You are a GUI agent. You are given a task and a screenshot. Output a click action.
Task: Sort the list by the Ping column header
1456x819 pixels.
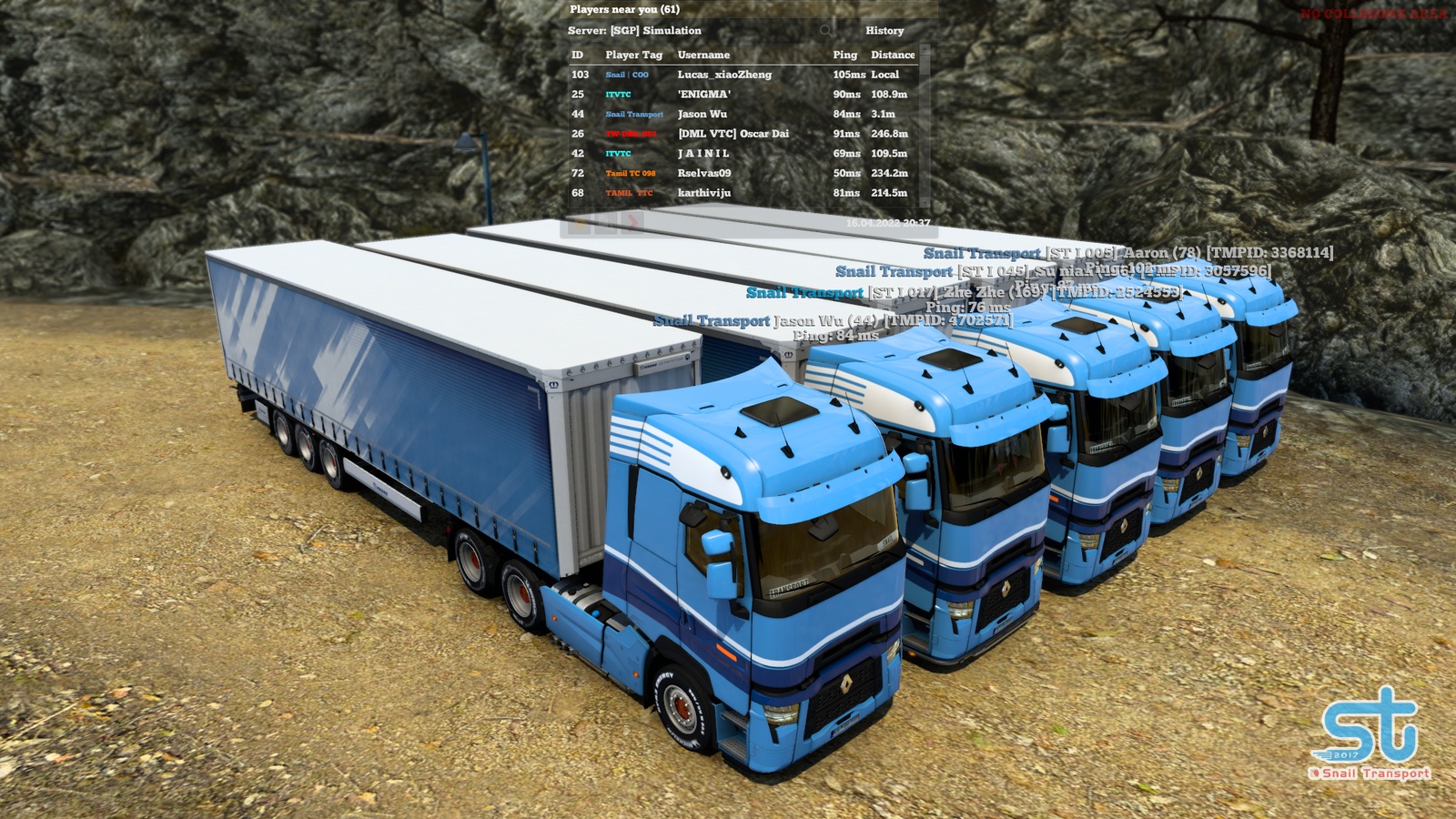pyautogui.click(x=844, y=56)
